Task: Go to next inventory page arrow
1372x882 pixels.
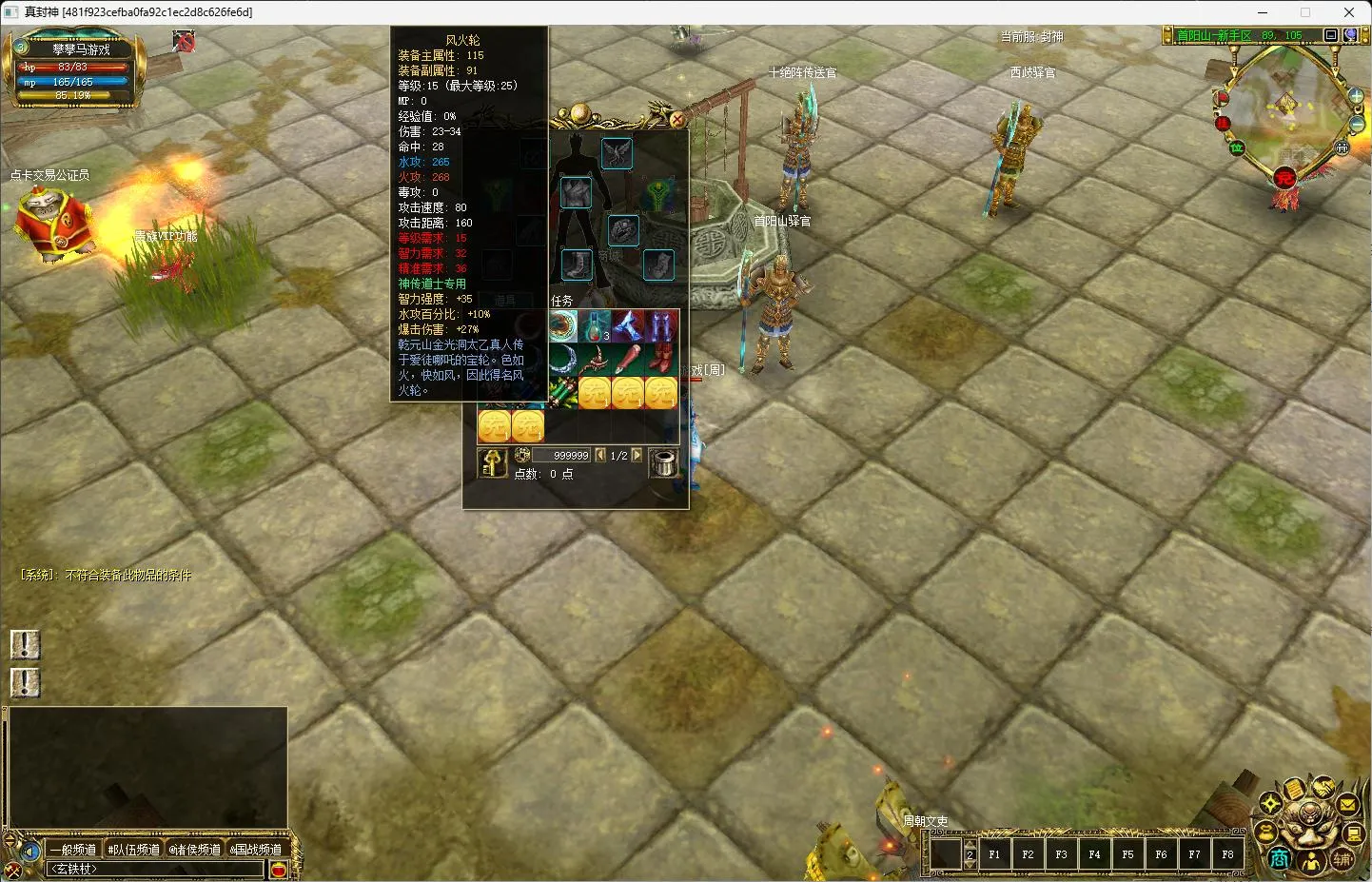Action: pyautogui.click(x=637, y=456)
